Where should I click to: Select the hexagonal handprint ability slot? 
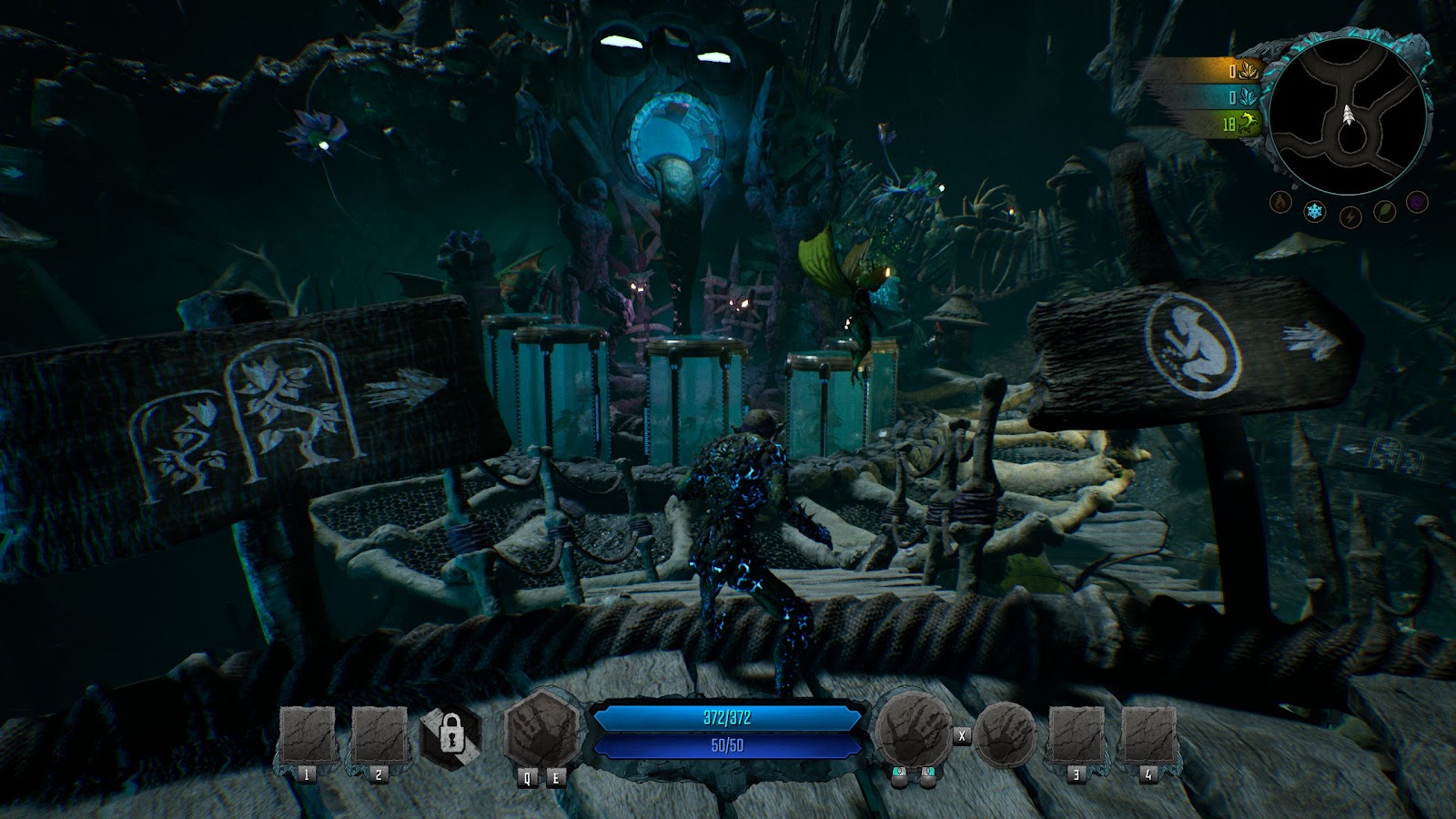pos(541,732)
